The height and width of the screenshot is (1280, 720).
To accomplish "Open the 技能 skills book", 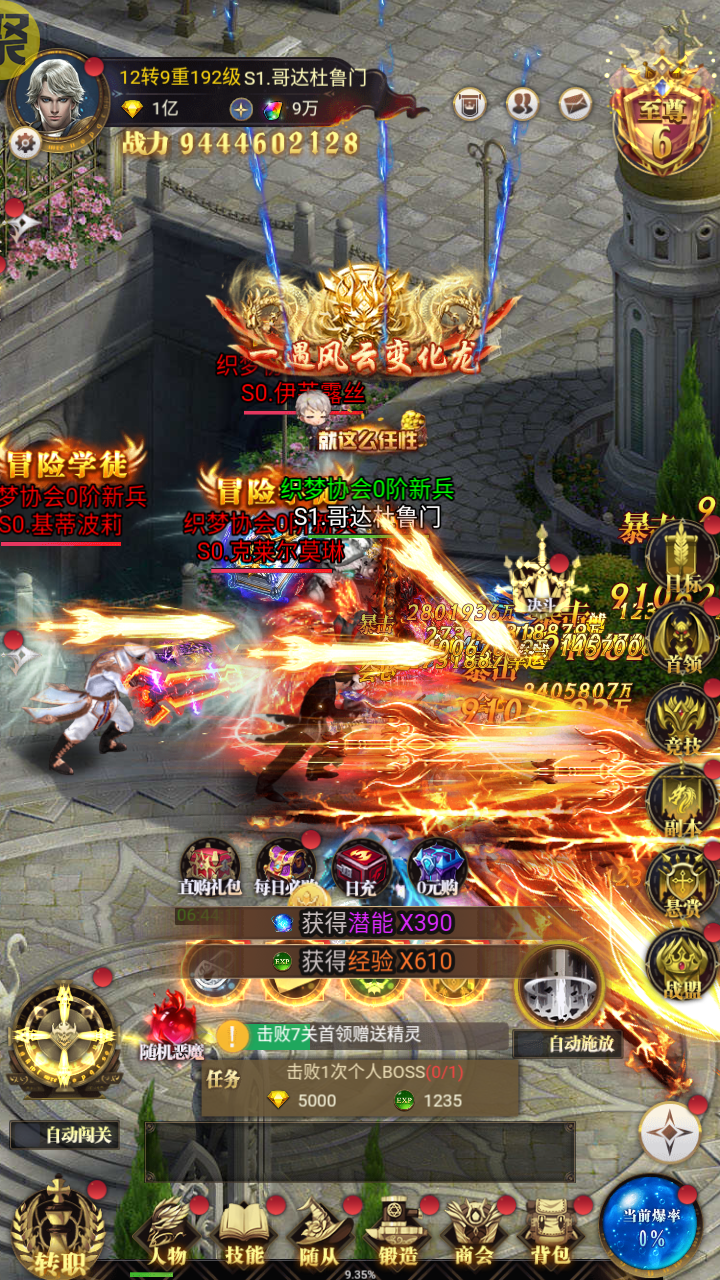I will (244, 1232).
